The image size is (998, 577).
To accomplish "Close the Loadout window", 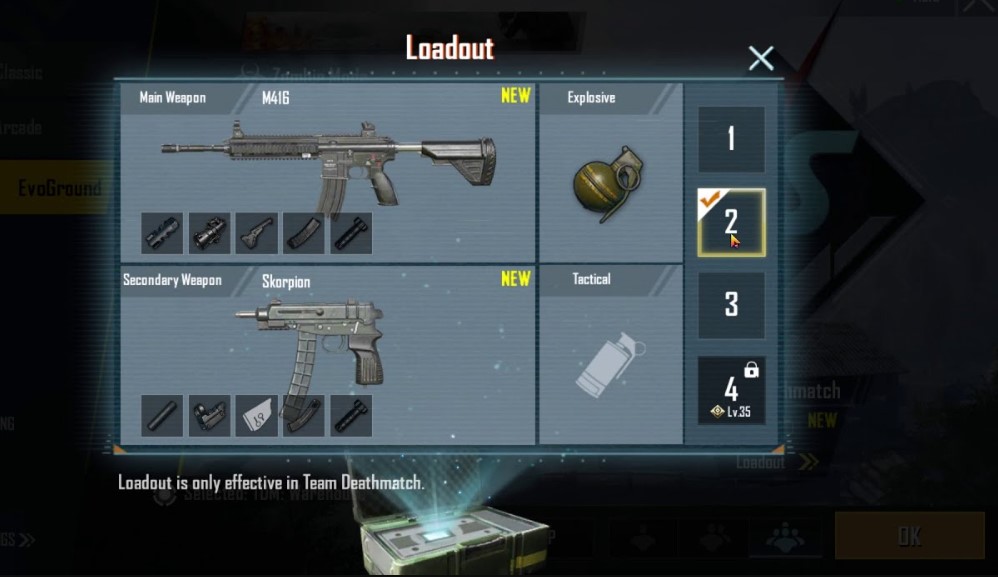I will pos(761,58).
